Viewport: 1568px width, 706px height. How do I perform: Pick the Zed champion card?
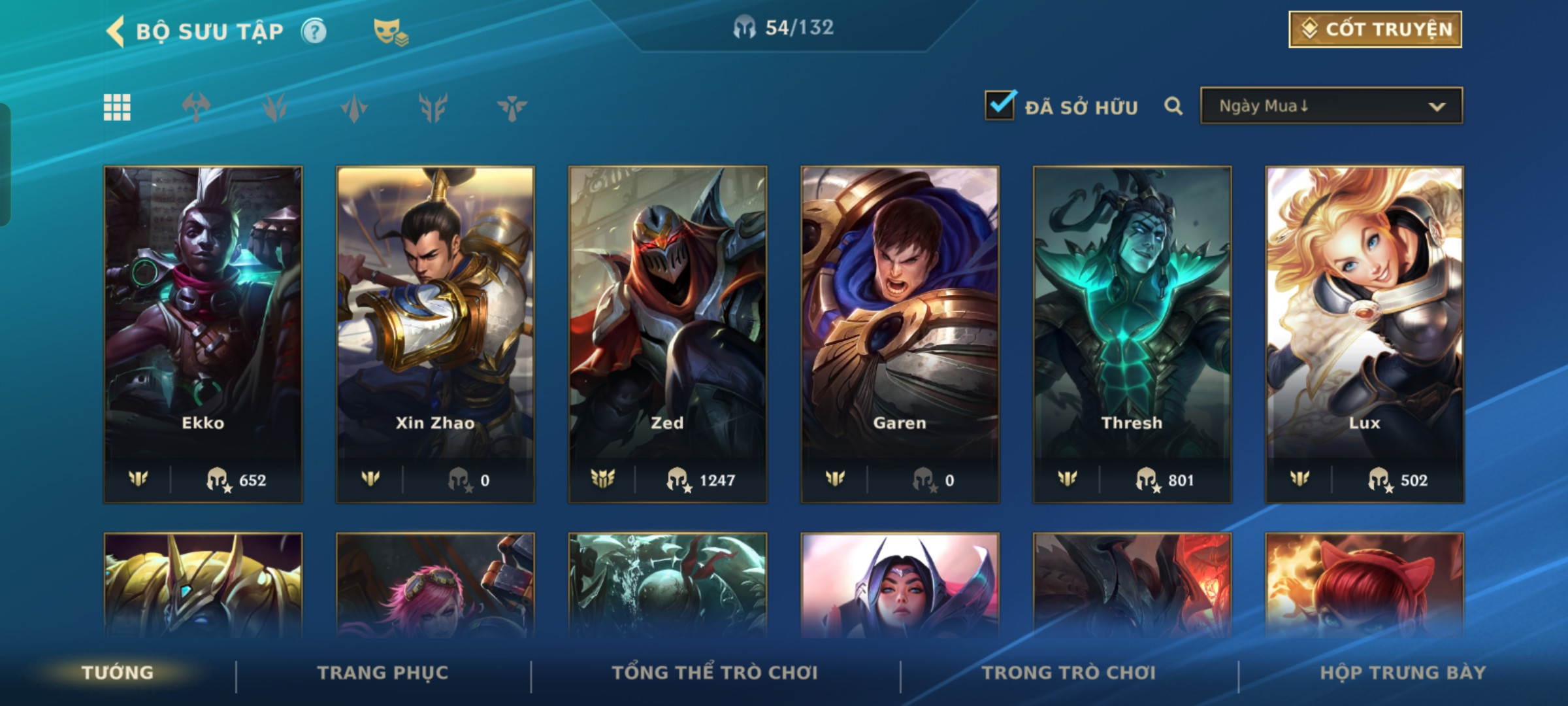[x=668, y=333]
